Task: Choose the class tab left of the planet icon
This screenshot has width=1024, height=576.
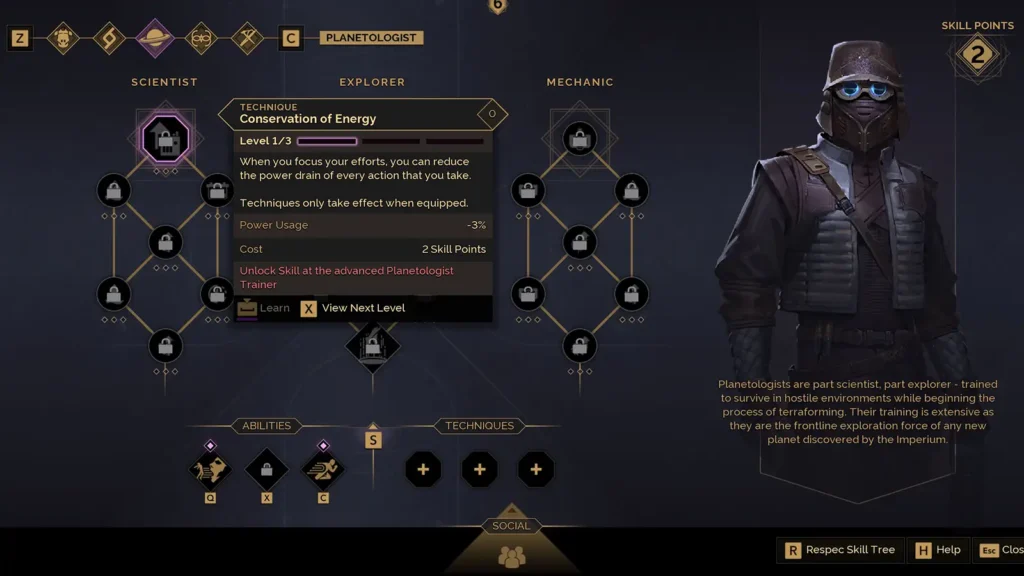Action: point(109,38)
